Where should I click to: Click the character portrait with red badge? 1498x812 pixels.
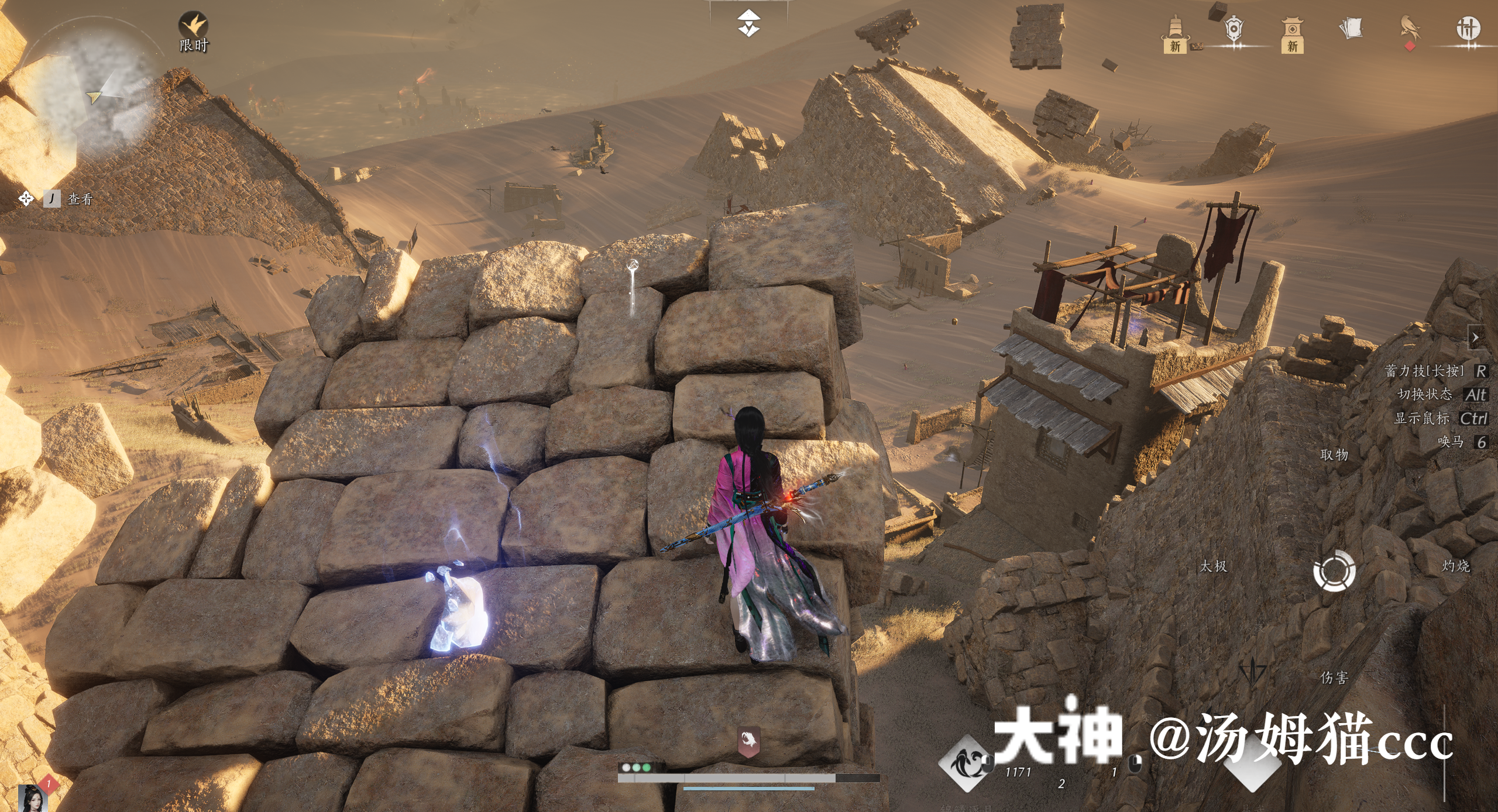[x=33, y=797]
